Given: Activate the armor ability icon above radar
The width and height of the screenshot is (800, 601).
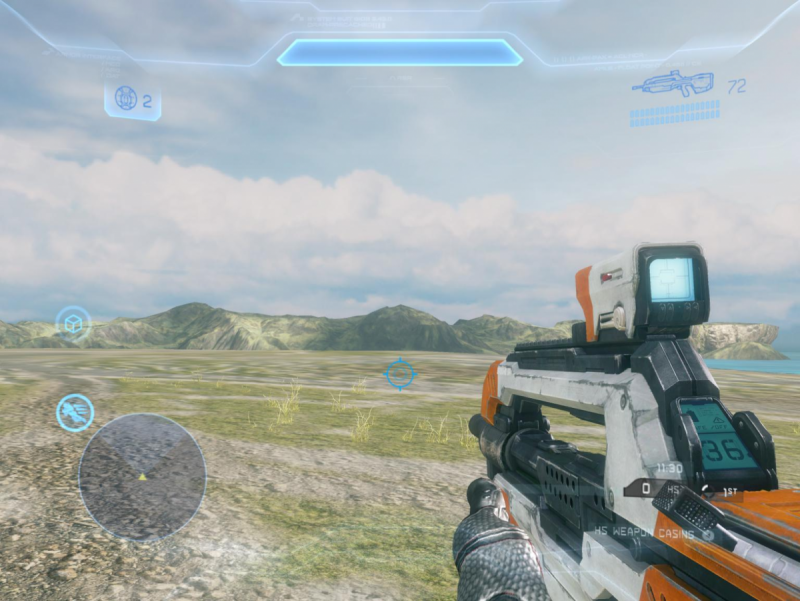Looking at the screenshot, I should click(x=75, y=412).
